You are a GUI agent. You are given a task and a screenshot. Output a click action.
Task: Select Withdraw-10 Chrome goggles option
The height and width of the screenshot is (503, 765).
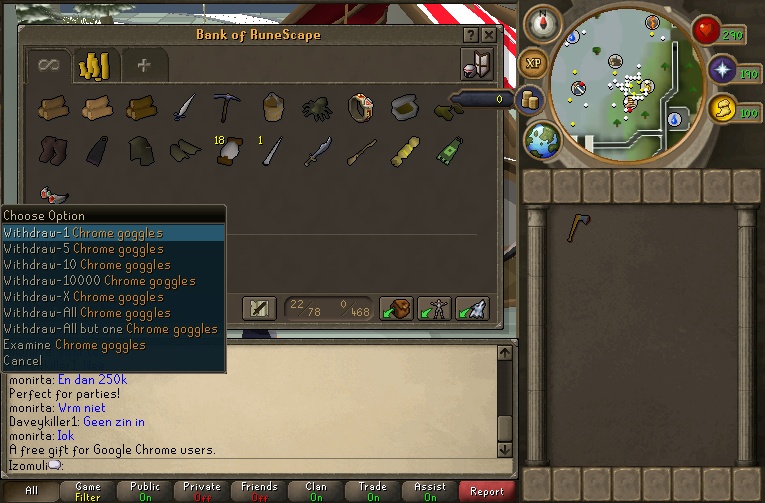point(87,265)
